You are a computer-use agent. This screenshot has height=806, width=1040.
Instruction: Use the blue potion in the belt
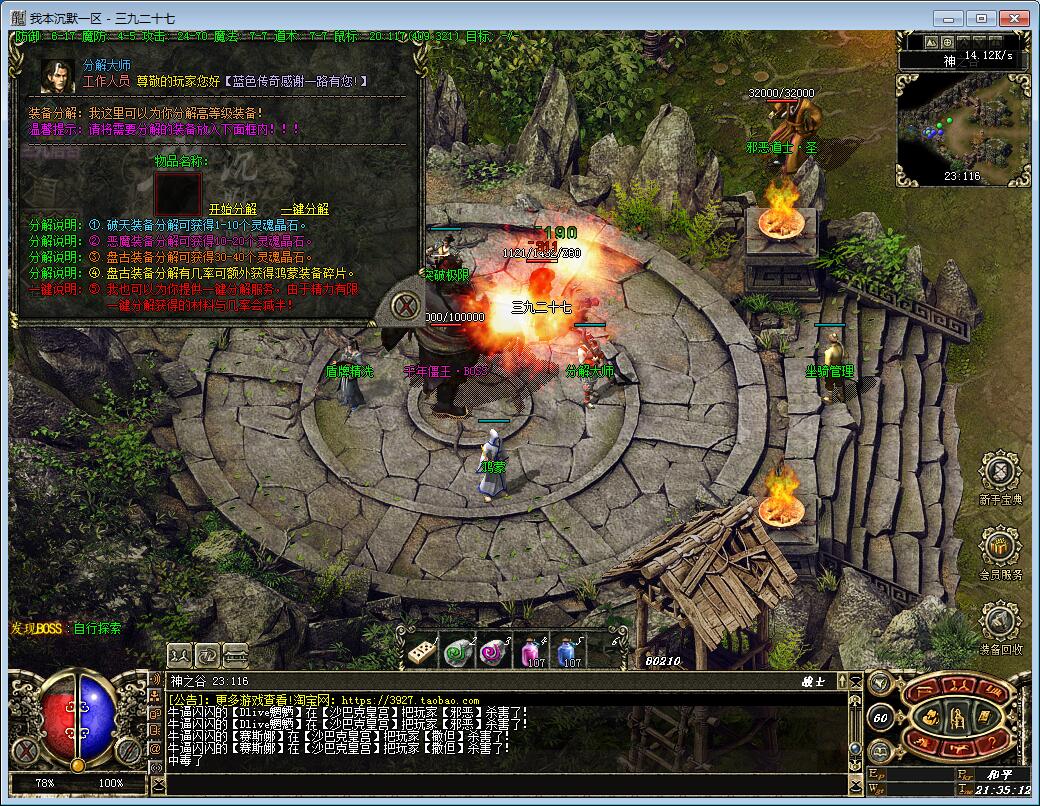tap(567, 652)
